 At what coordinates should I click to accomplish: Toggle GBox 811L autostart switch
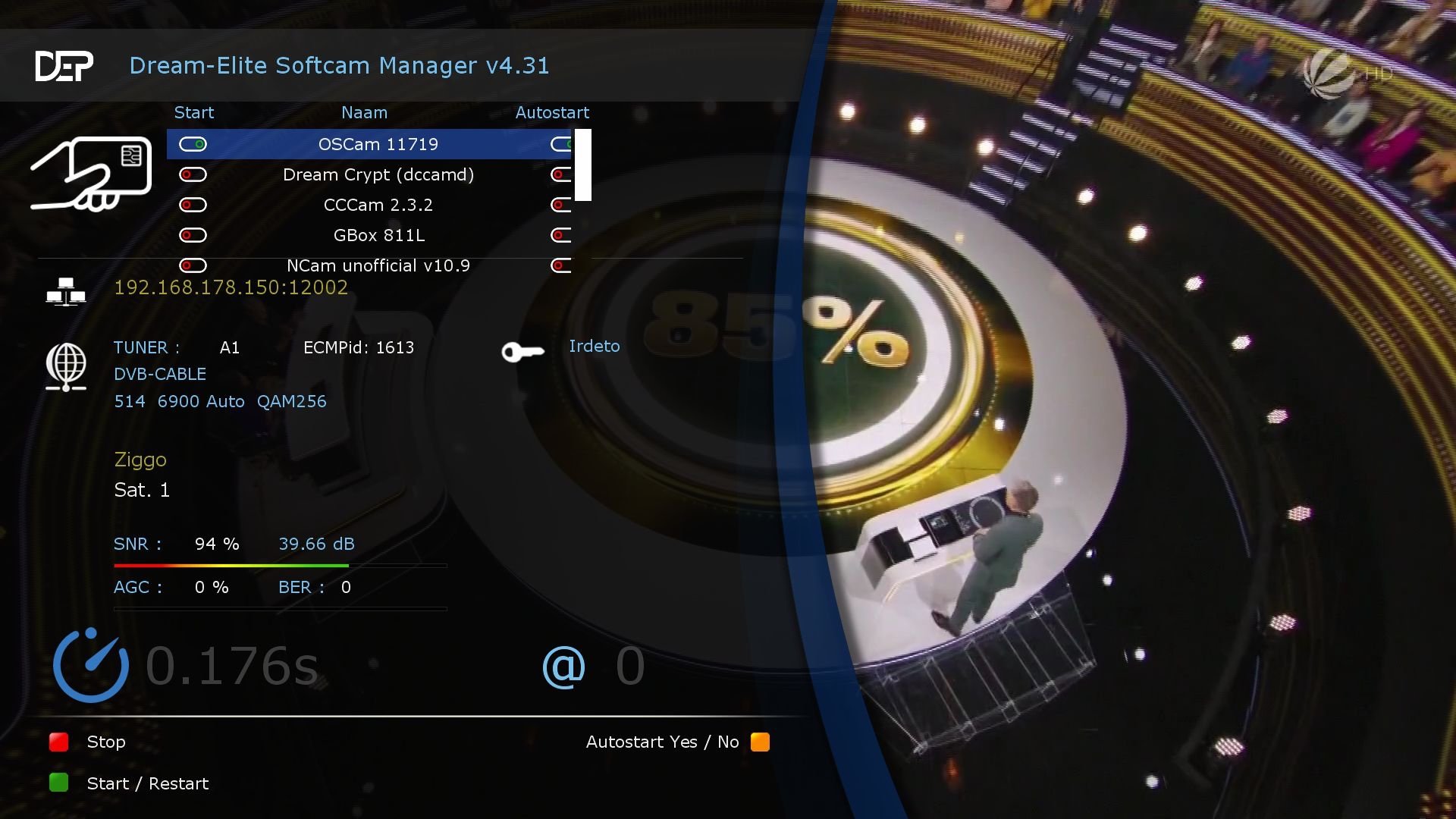point(561,235)
